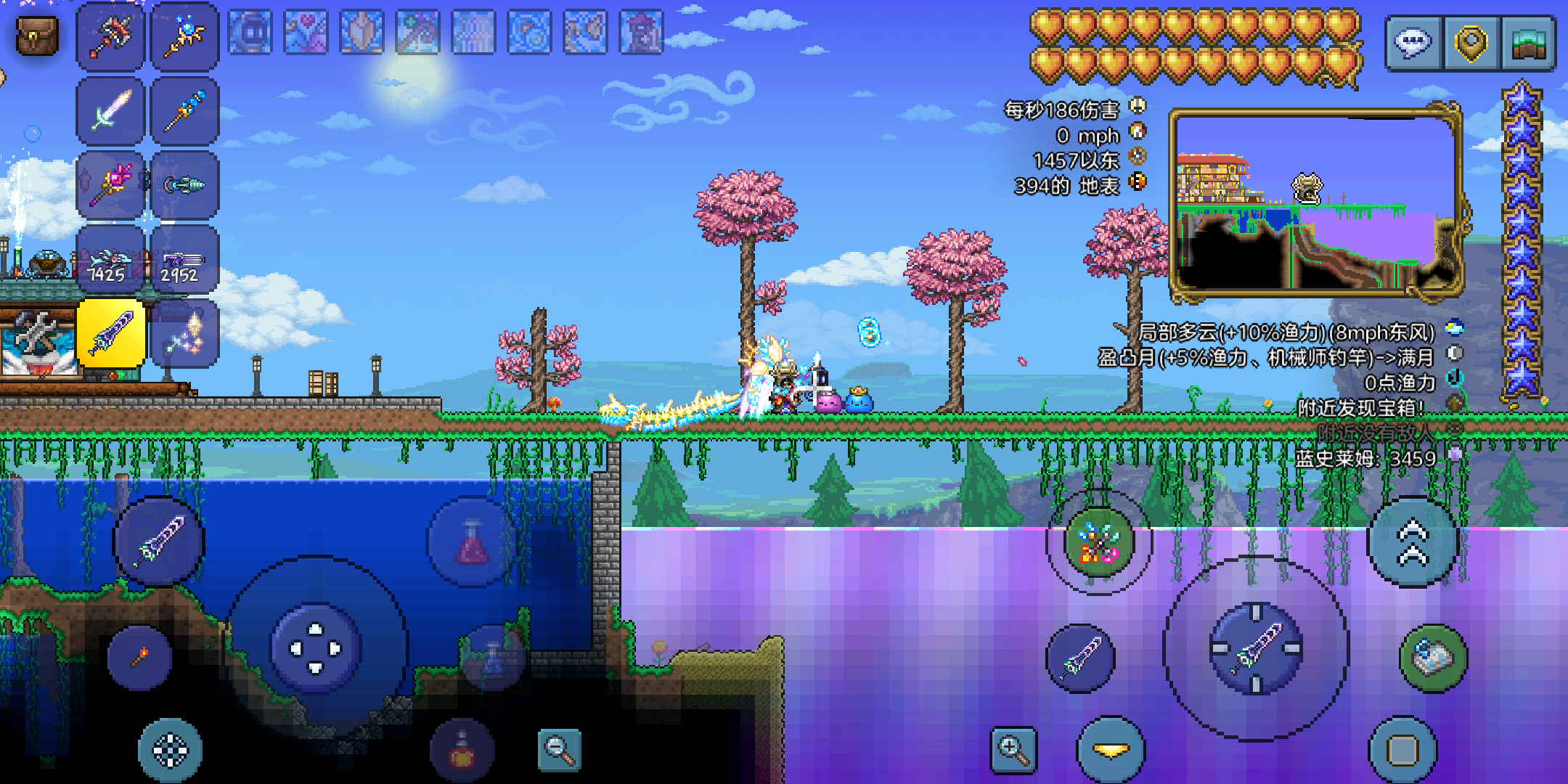Zoom out with the minus magnifier
This screenshot has width=1568, height=784.
tap(559, 750)
